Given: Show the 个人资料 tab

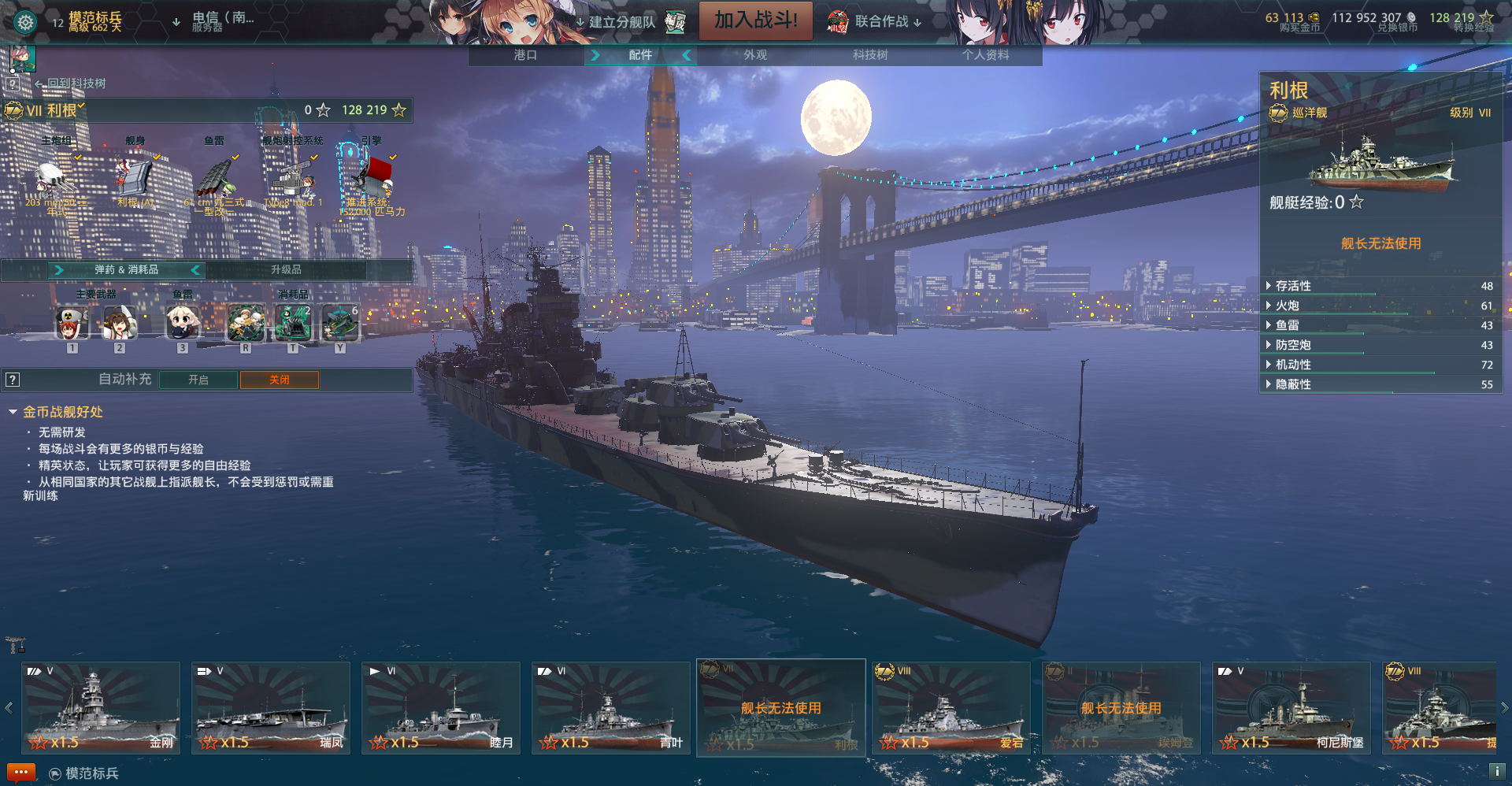Looking at the screenshot, I should tap(985, 55).
